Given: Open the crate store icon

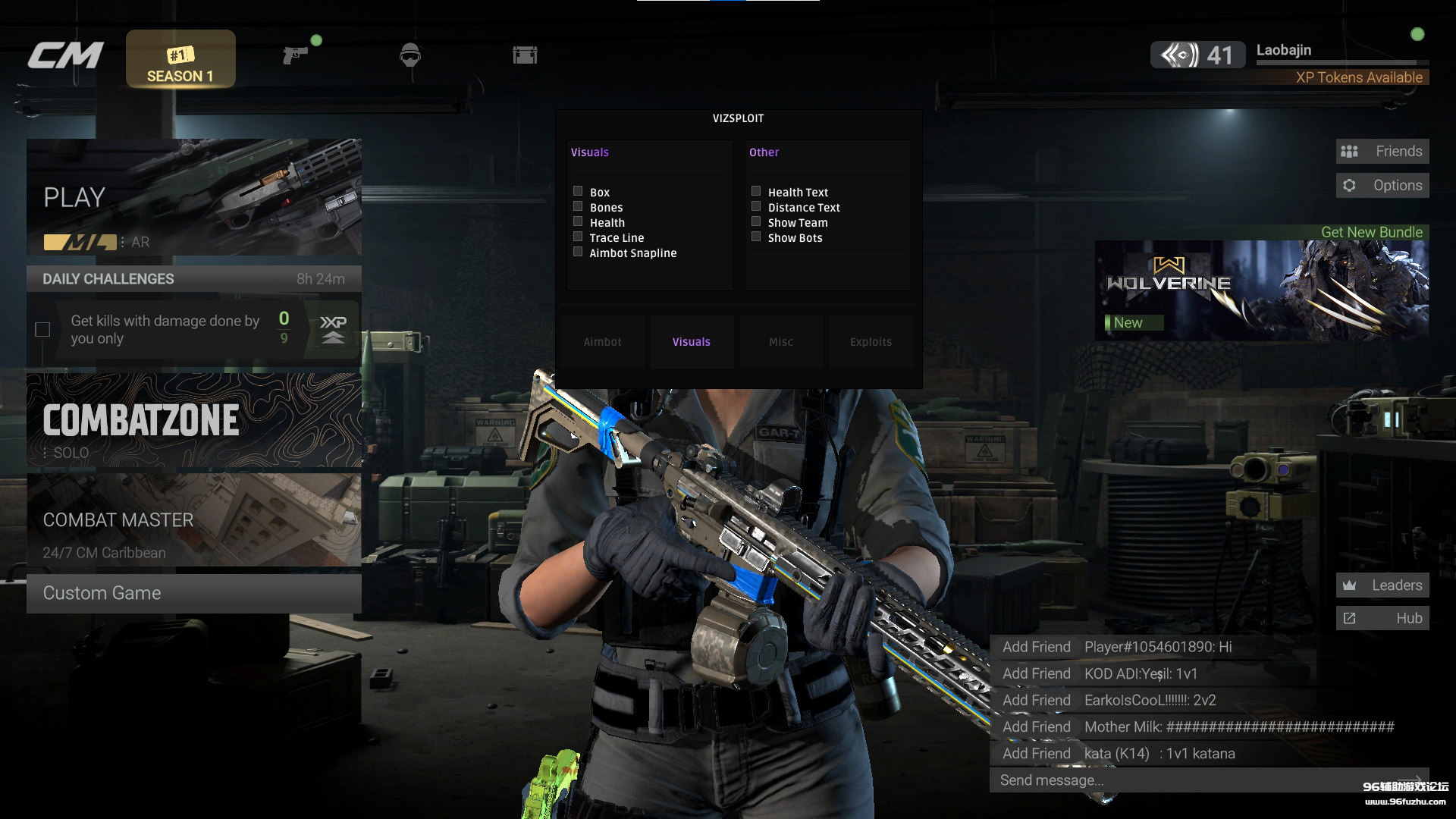Looking at the screenshot, I should 525,55.
